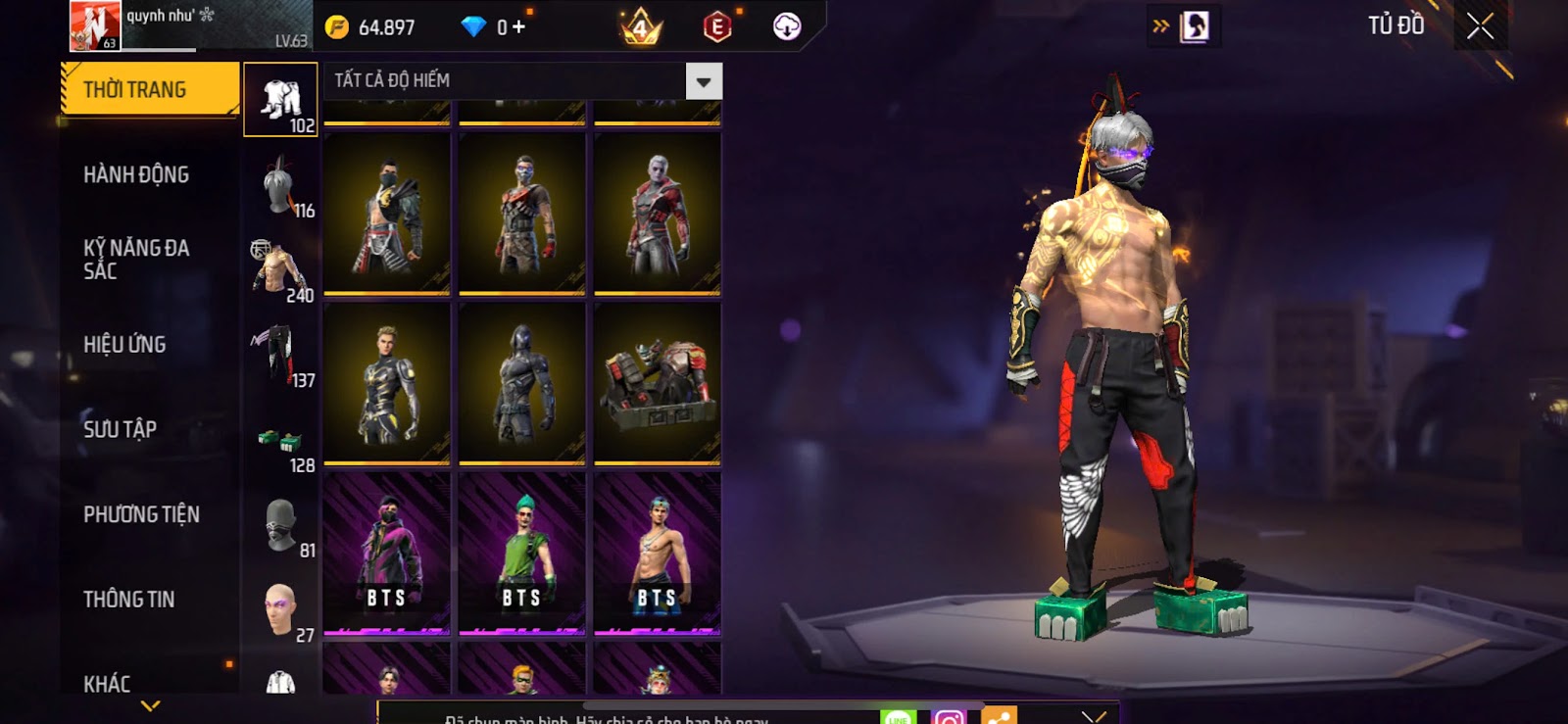
Task: Select the outfit sets subcategory with 102
Action: pos(280,100)
